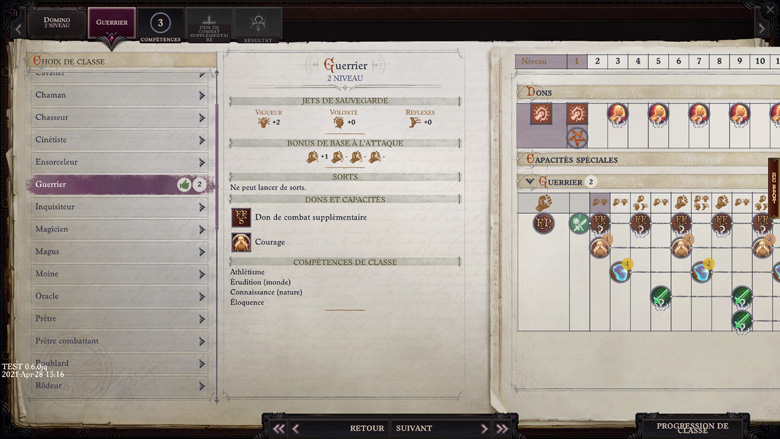The height and width of the screenshot is (439, 780).
Task: Proceed with the Suivant button
Action: pos(414,428)
